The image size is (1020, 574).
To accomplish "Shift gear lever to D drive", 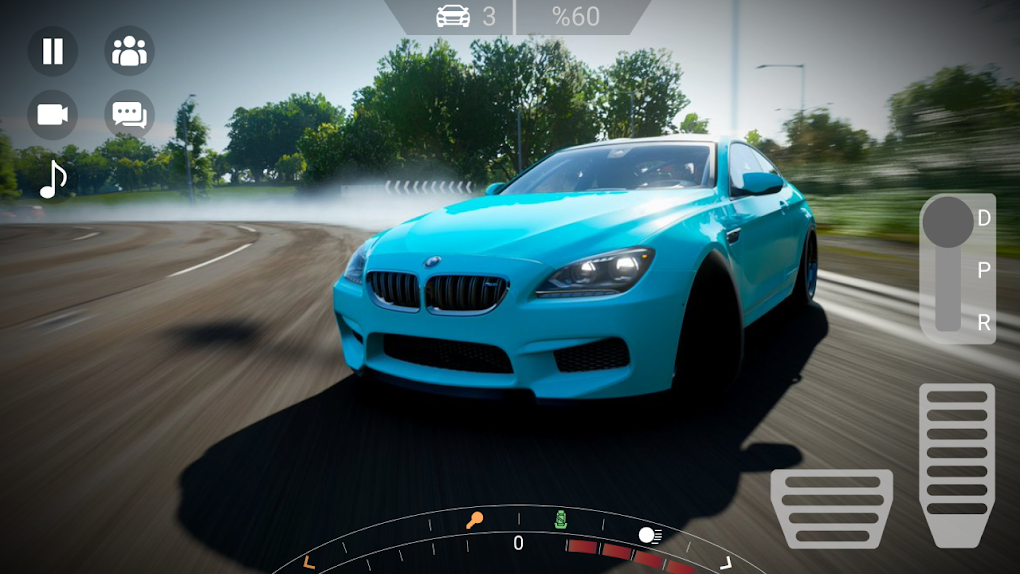I will (x=984, y=218).
